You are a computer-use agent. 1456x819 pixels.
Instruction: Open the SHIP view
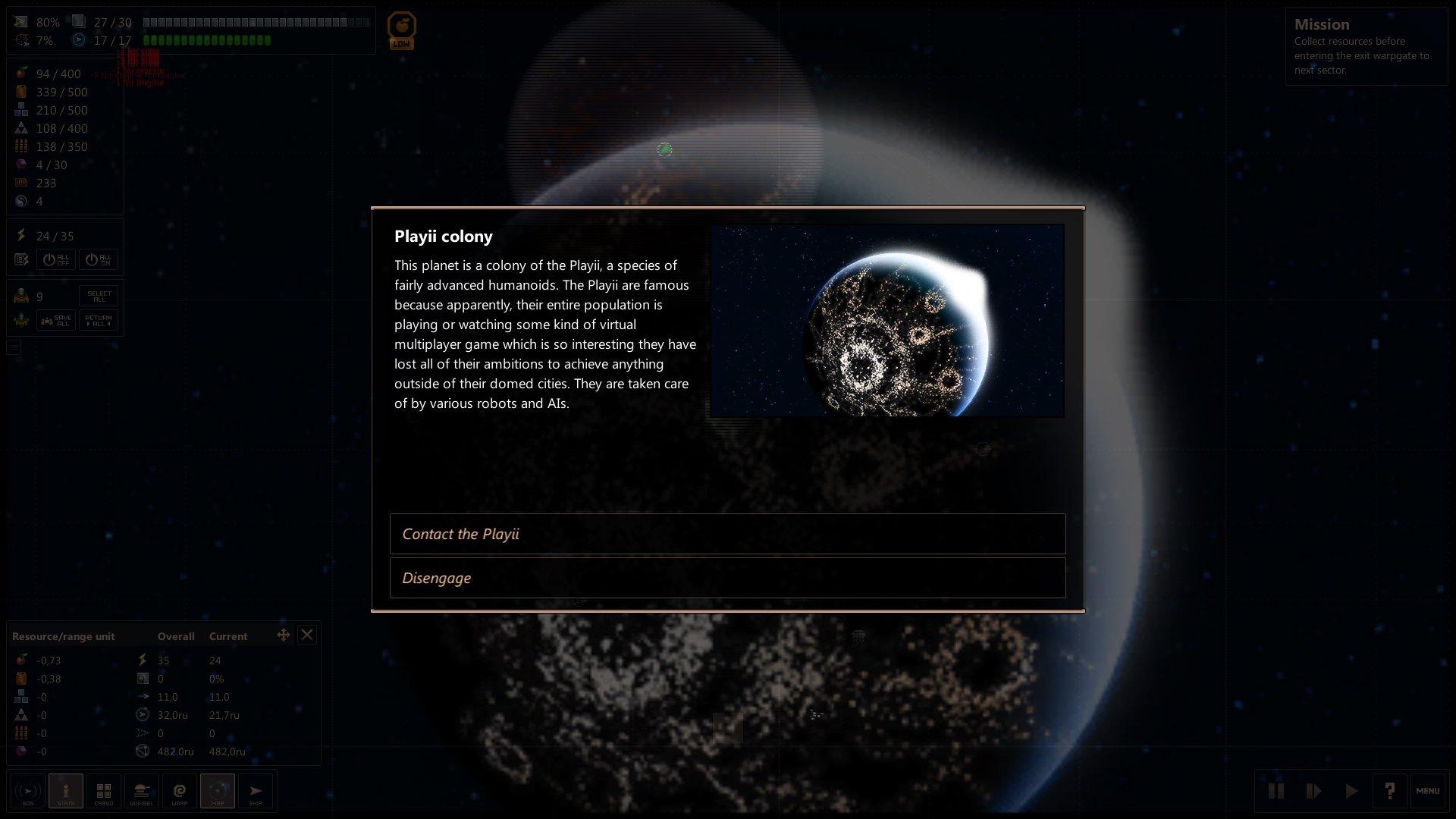click(x=256, y=791)
